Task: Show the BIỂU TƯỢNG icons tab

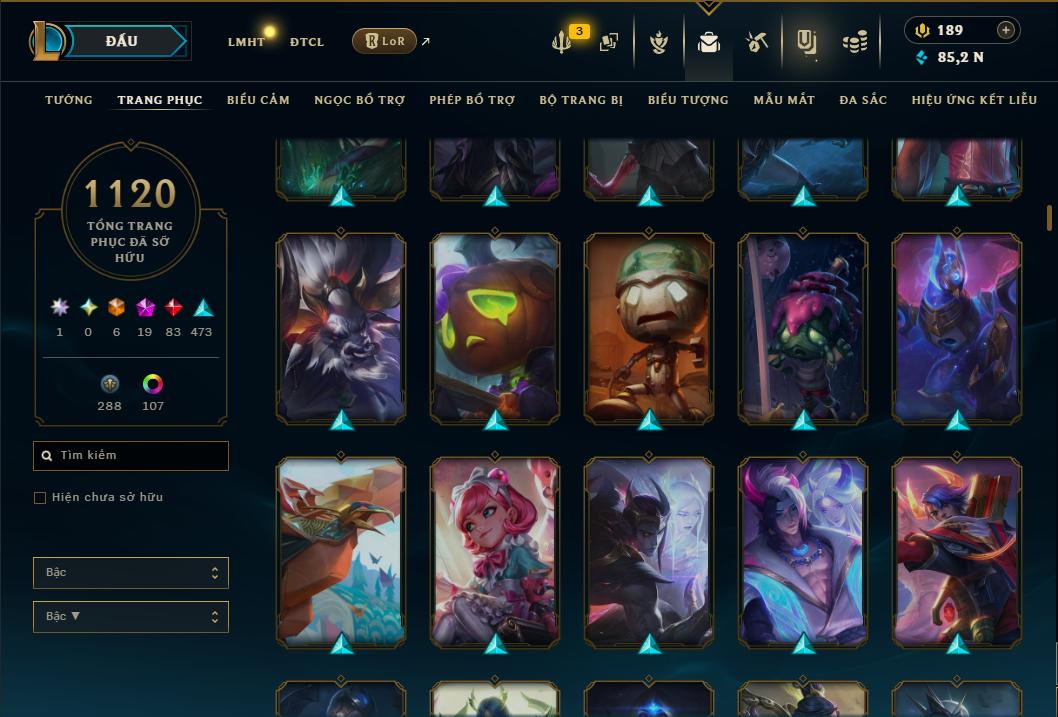Action: [688, 100]
